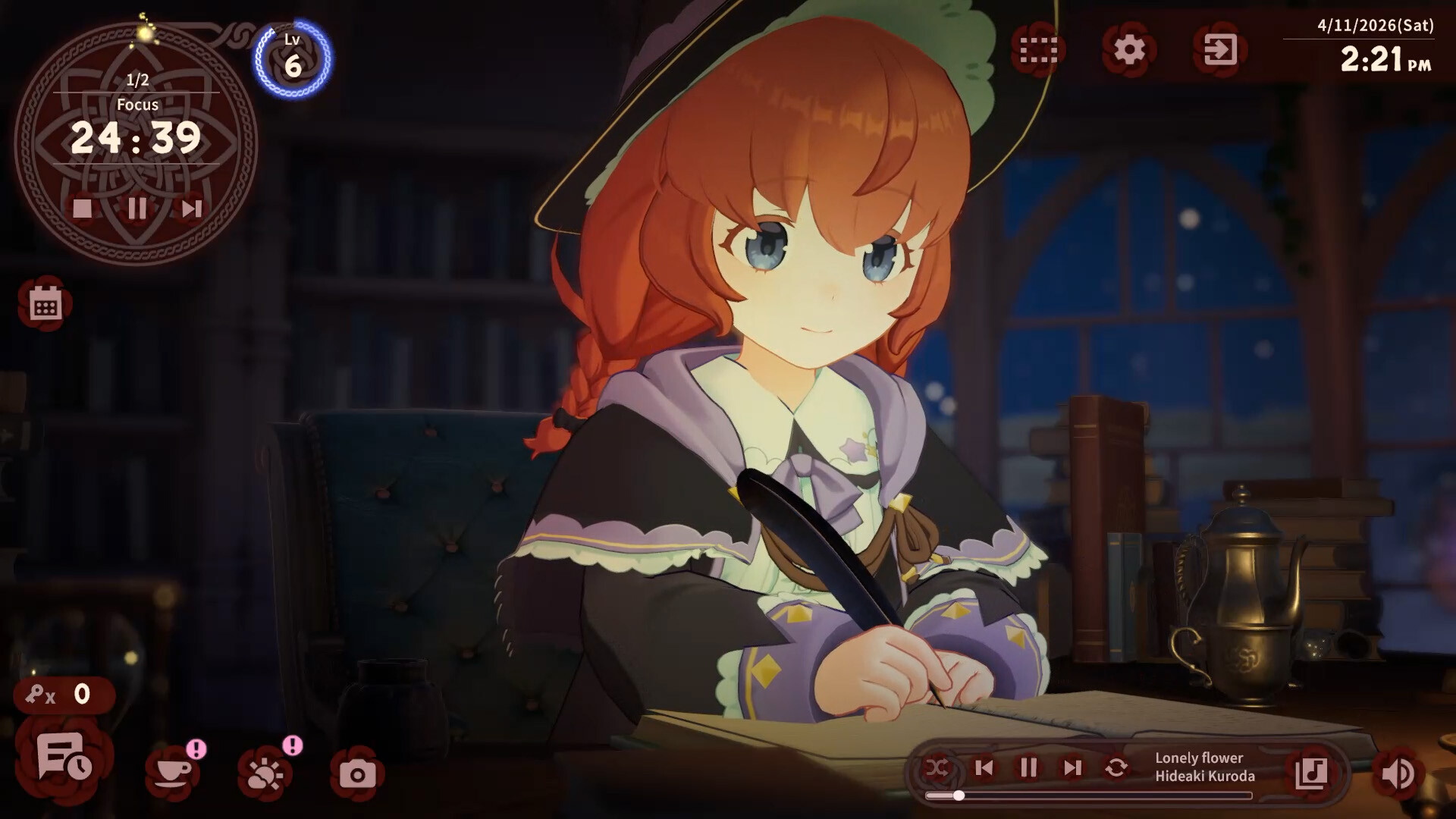Pause the Focus timer
Viewport: 1456px width, 819px height.
coord(137,208)
